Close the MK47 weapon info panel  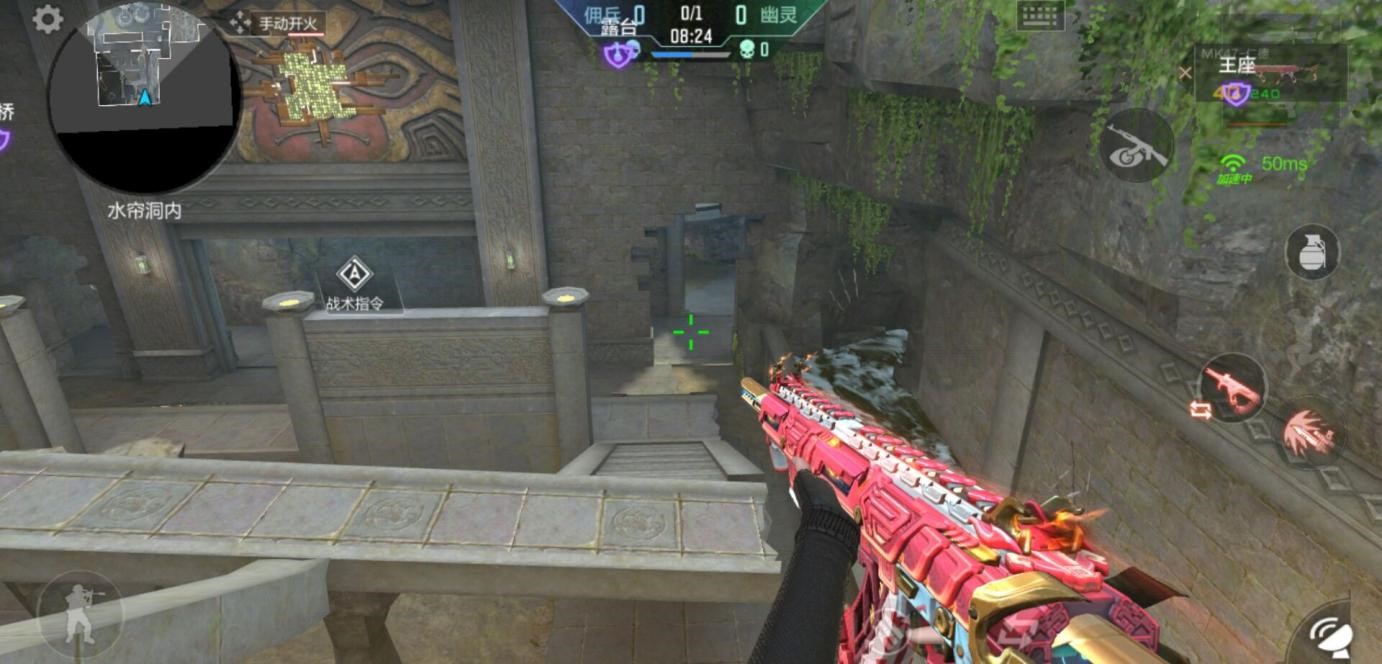click(1185, 73)
